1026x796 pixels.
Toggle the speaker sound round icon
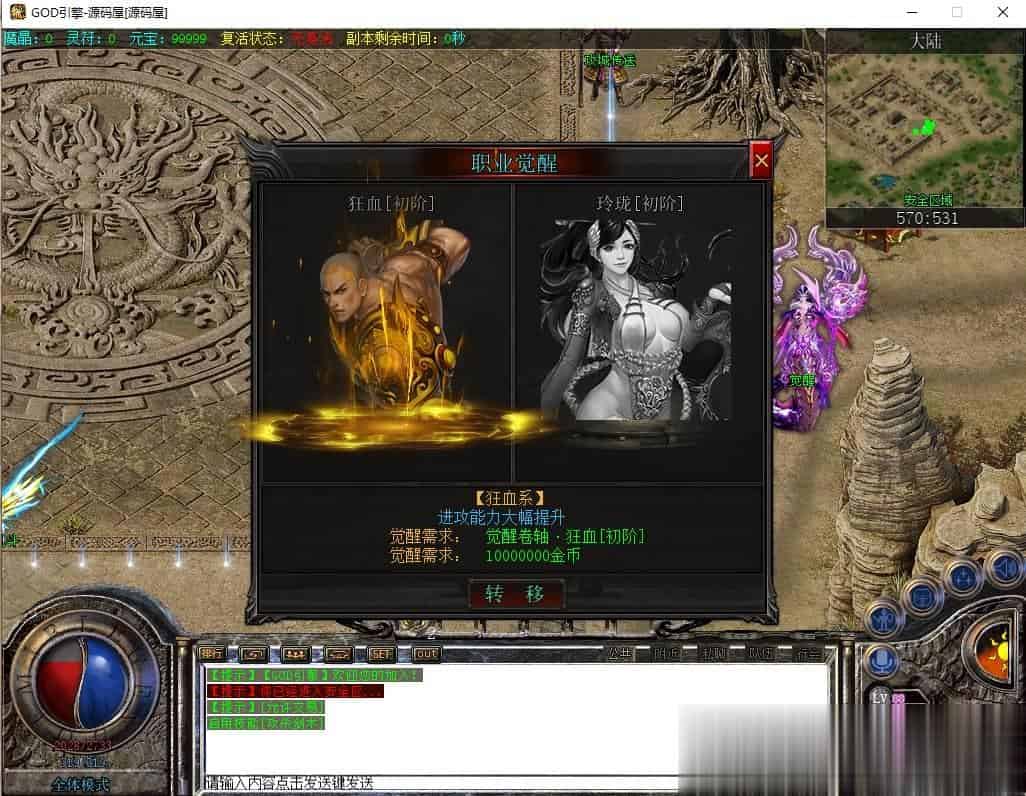tap(1003, 568)
